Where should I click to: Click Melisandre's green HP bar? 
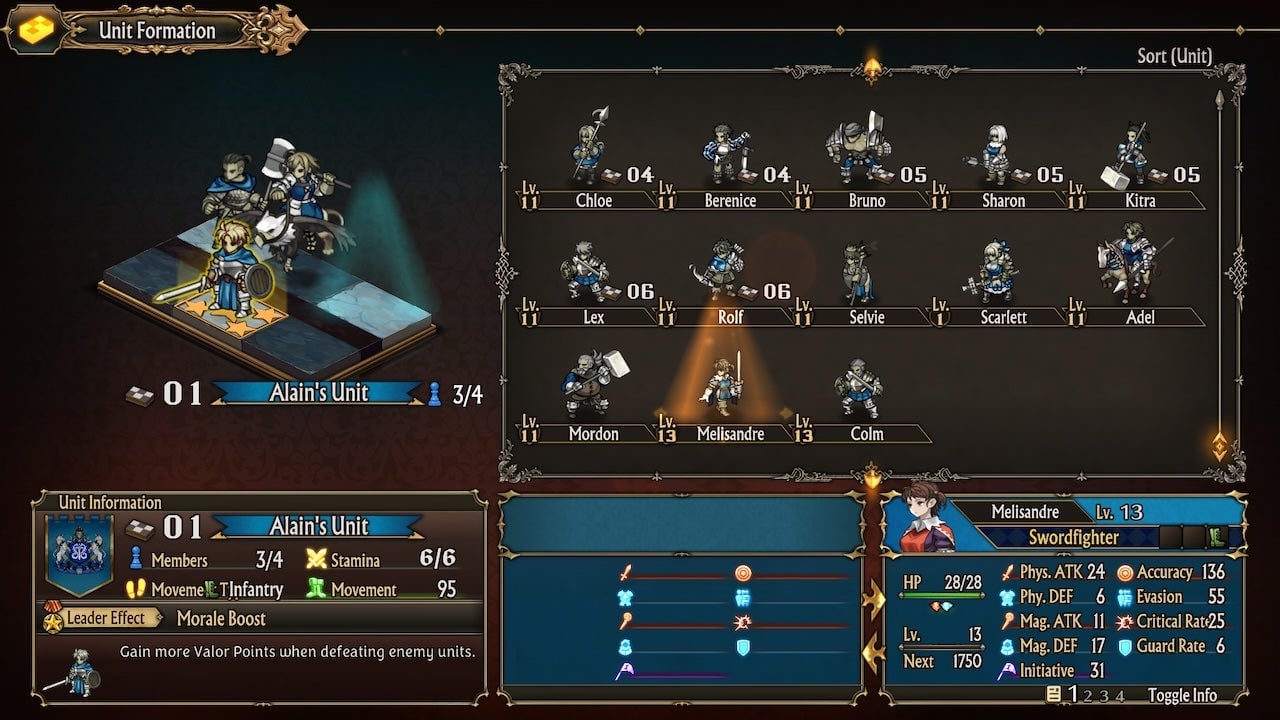pyautogui.click(x=940, y=594)
